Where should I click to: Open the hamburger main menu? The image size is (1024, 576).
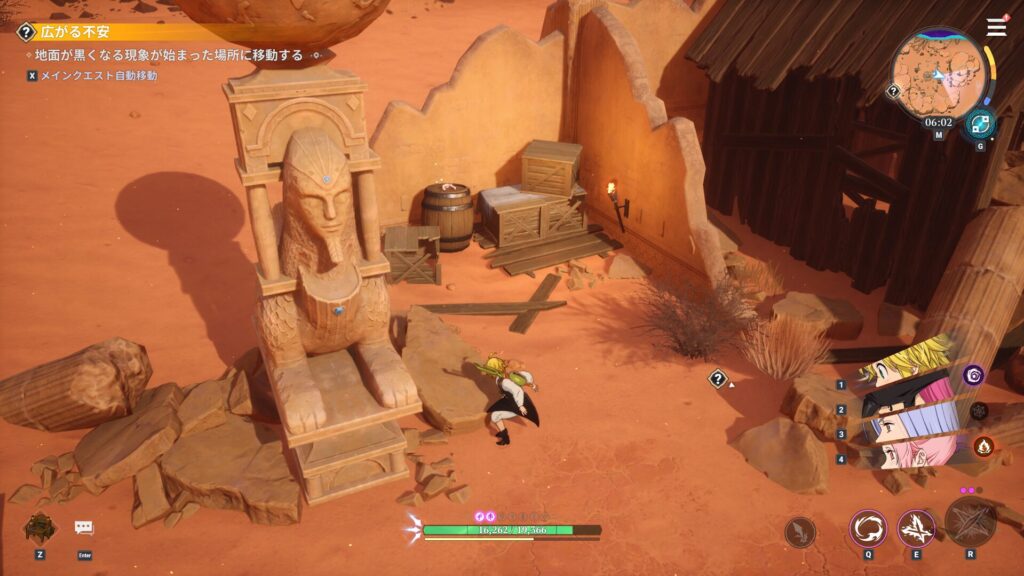[x=996, y=28]
